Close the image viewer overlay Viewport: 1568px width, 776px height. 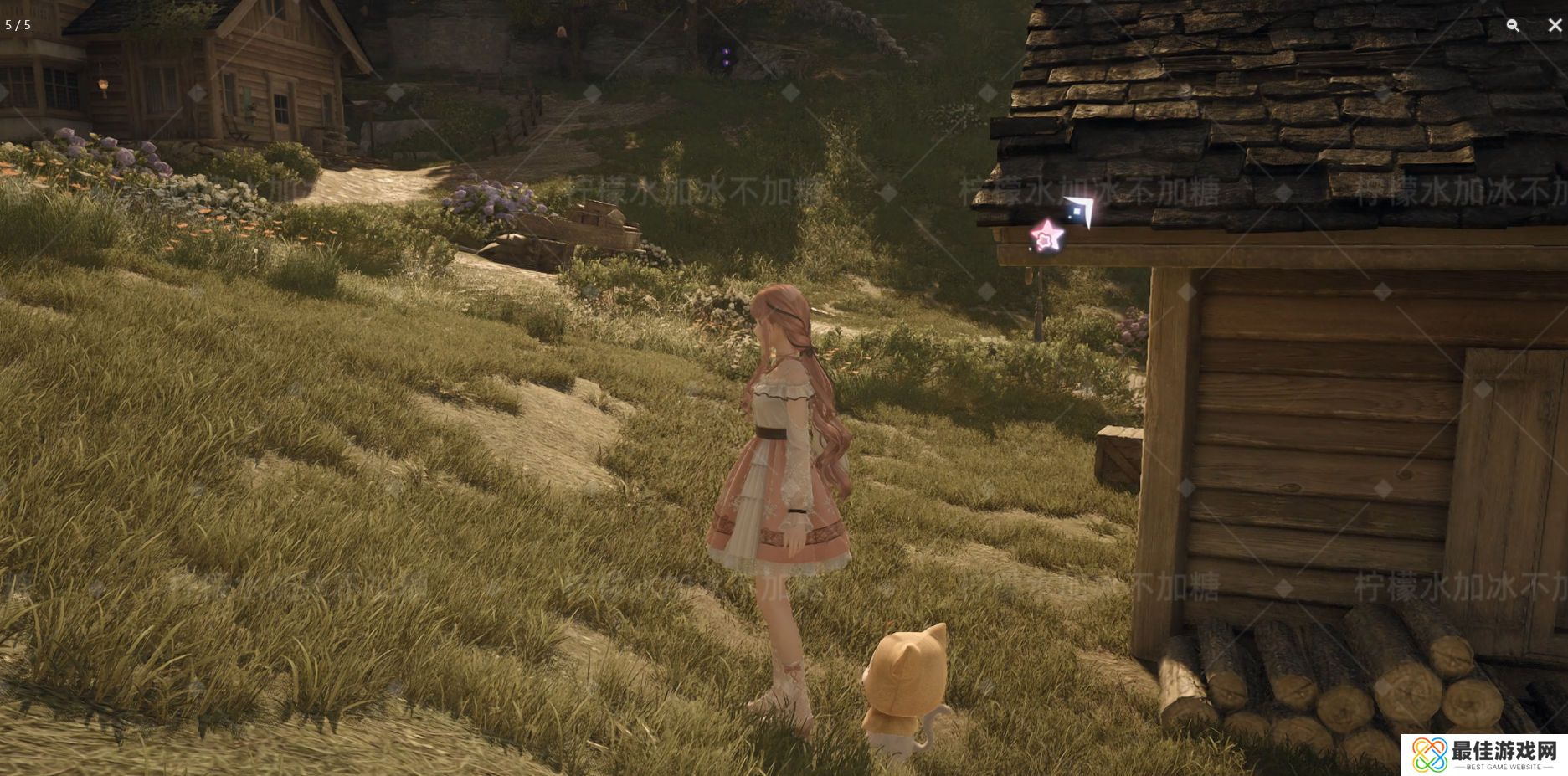pyautogui.click(x=1555, y=25)
